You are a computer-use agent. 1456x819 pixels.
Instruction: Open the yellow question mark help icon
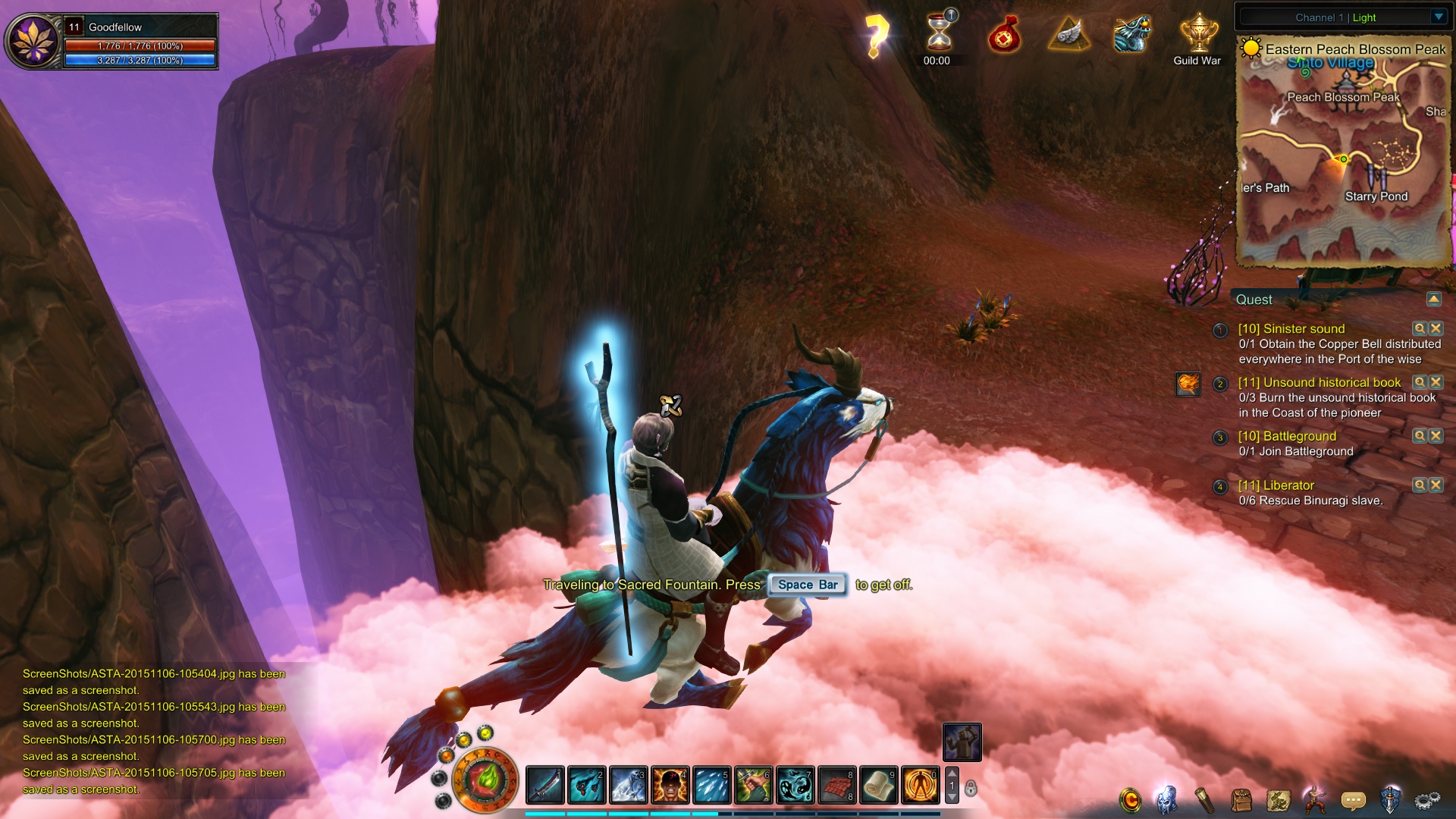(x=876, y=36)
